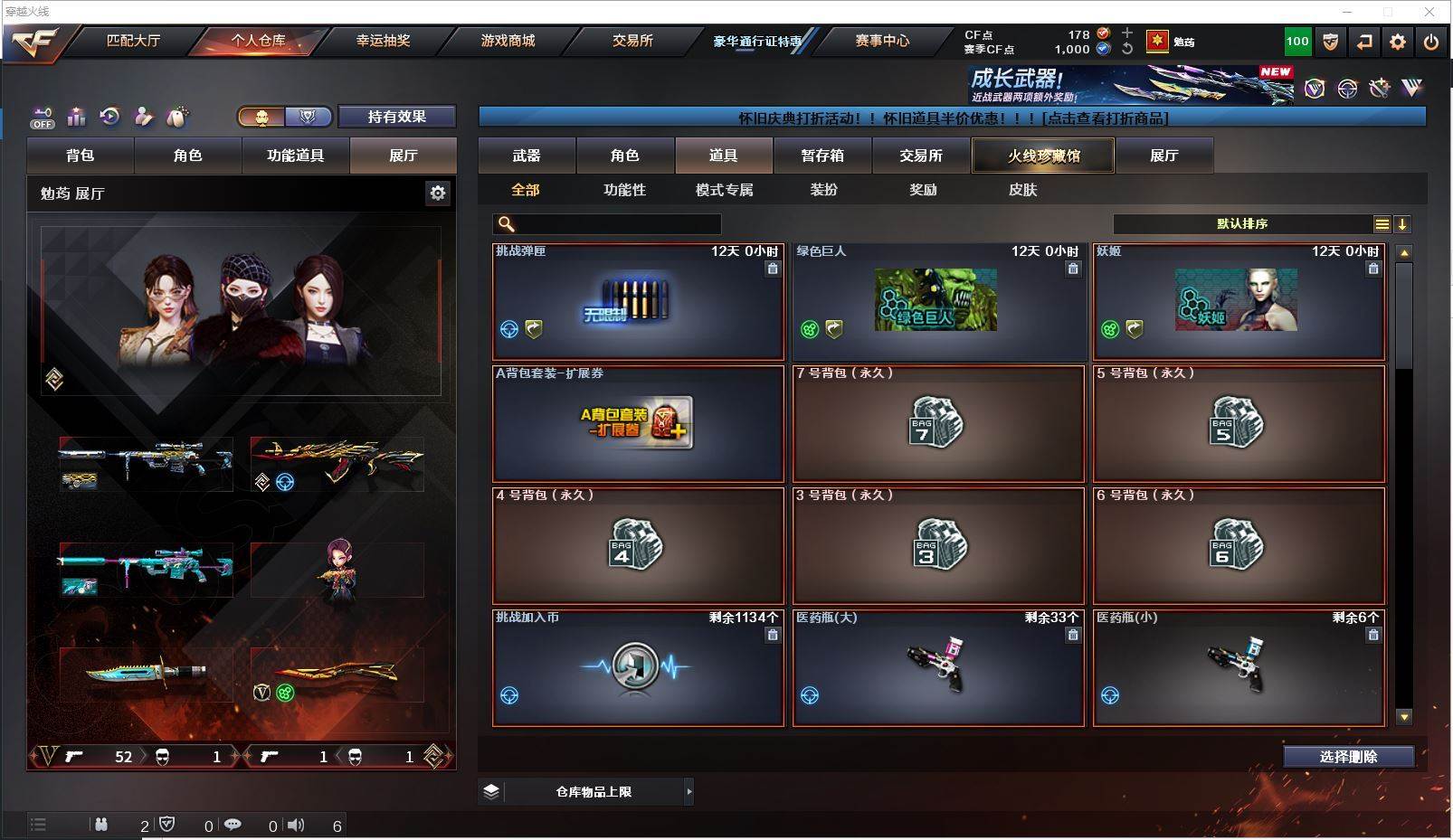This screenshot has width=1453, height=840.
Task: Close the game window
Action: coord(1429,12)
